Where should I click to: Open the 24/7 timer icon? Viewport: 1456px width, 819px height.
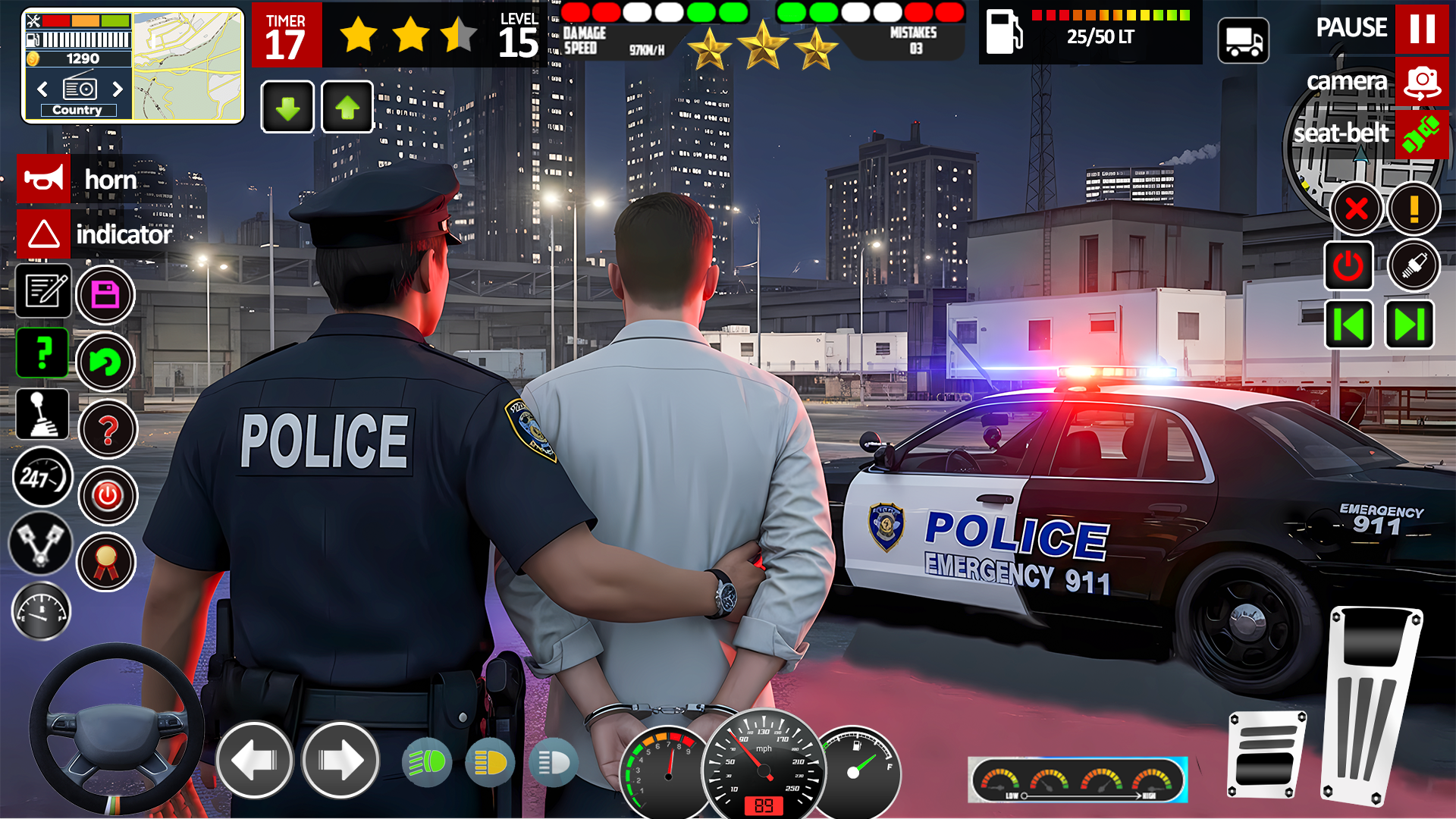click(43, 478)
